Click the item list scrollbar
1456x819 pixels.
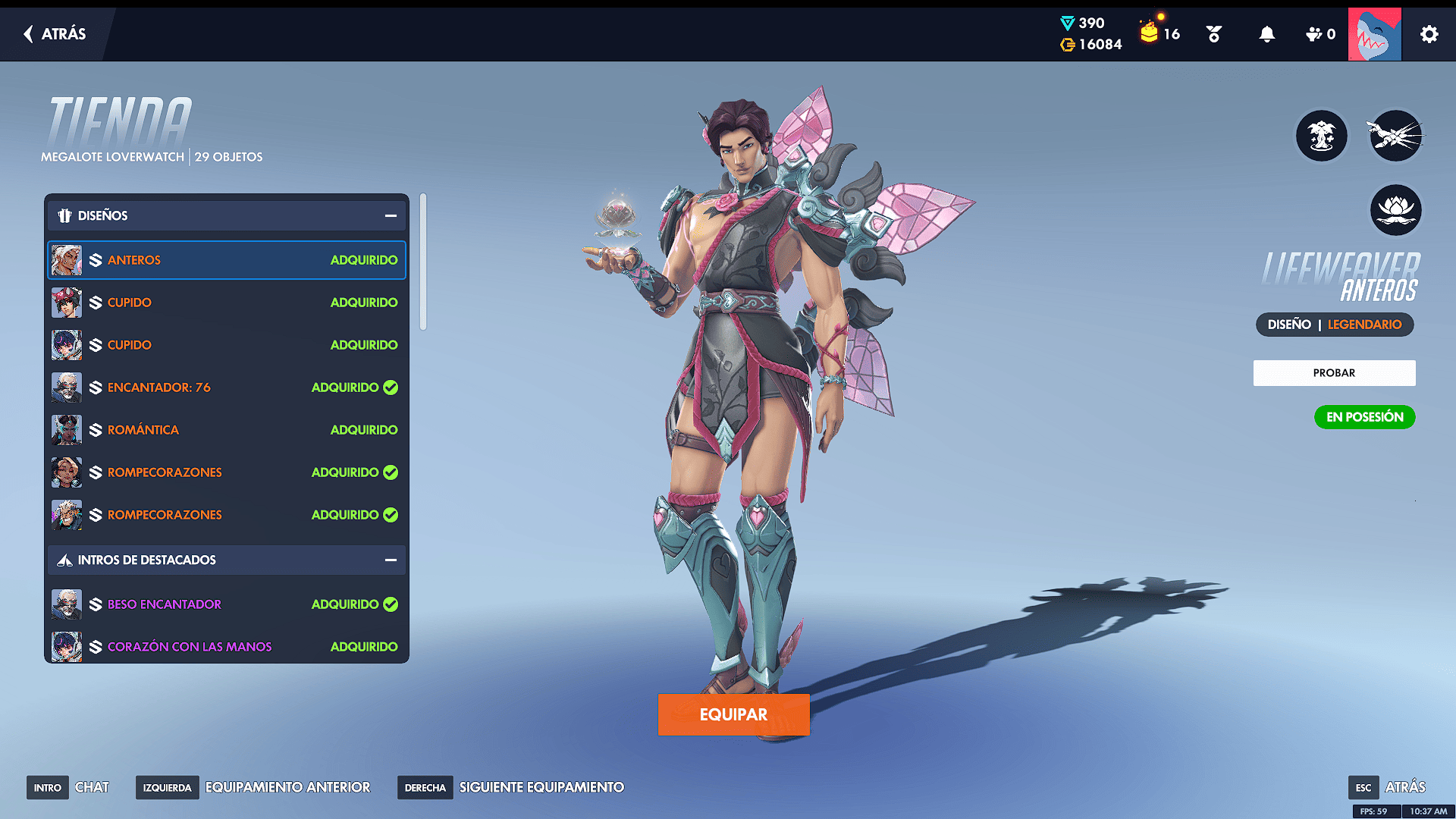423,262
